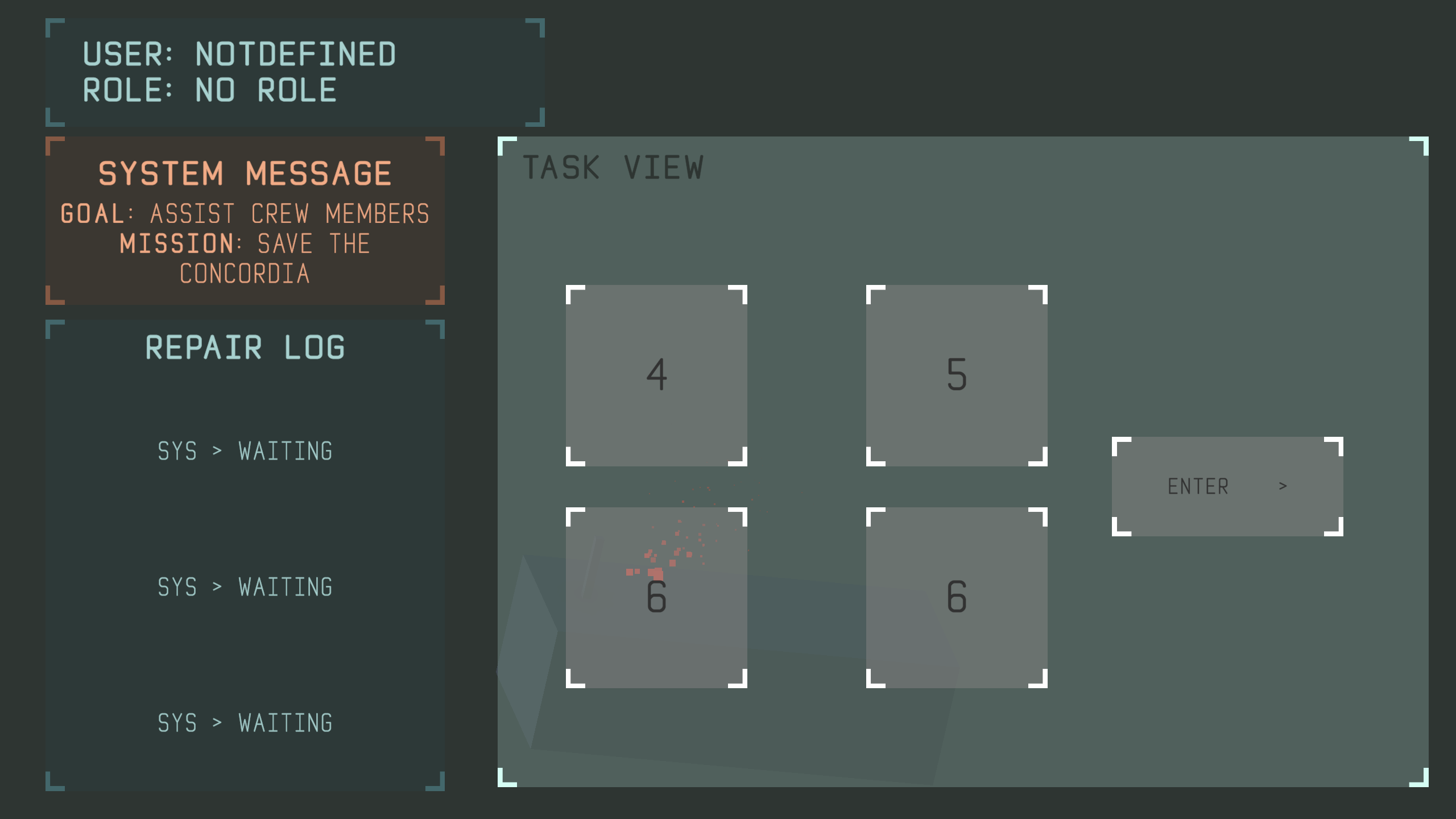
Task: Select the GOAL: ASSIST CREW MEMBERS text
Action: [x=245, y=215]
